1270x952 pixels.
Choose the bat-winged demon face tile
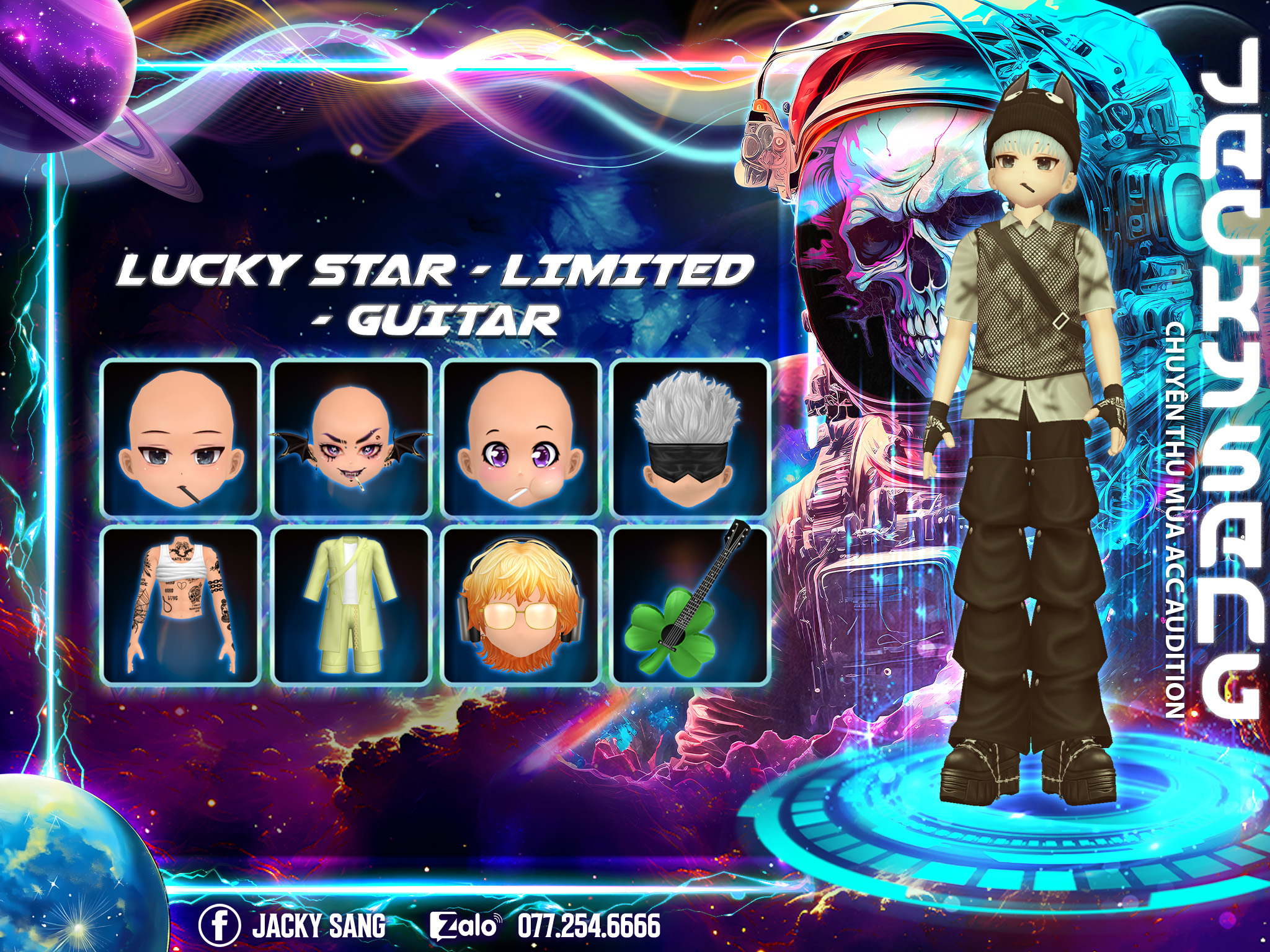point(352,439)
